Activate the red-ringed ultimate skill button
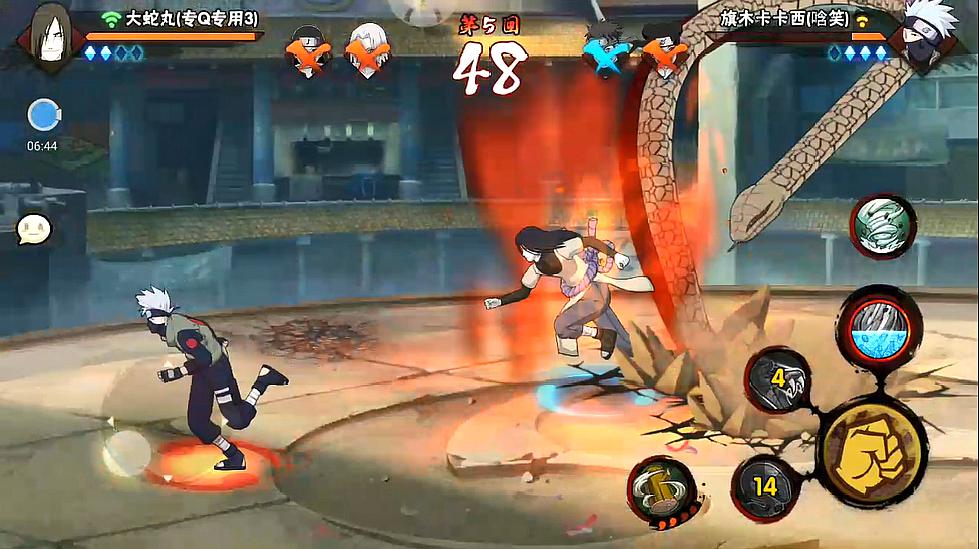This screenshot has height=549, width=979. click(878, 329)
